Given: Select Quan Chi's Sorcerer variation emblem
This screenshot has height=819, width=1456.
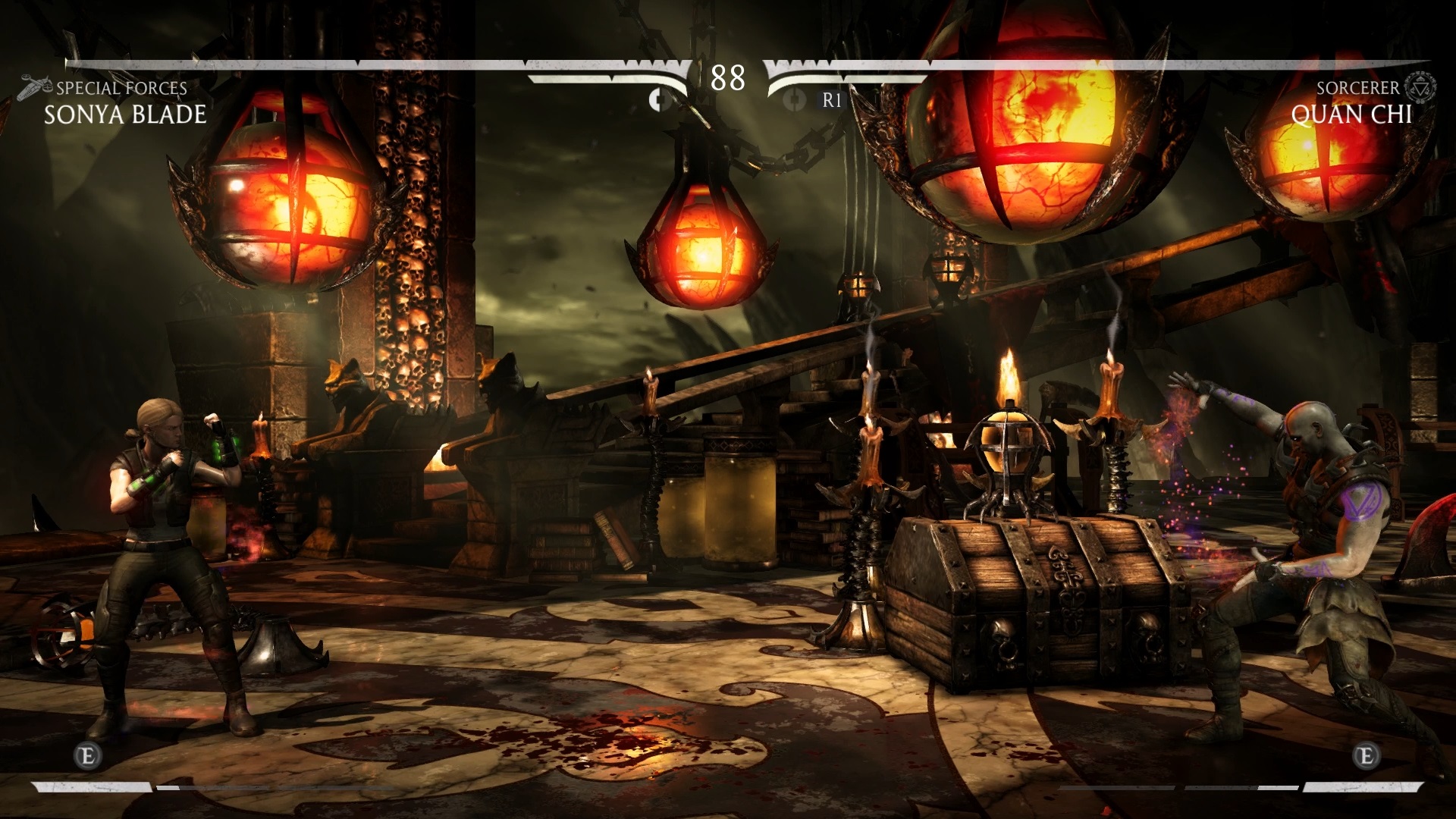Looking at the screenshot, I should tap(1420, 88).
